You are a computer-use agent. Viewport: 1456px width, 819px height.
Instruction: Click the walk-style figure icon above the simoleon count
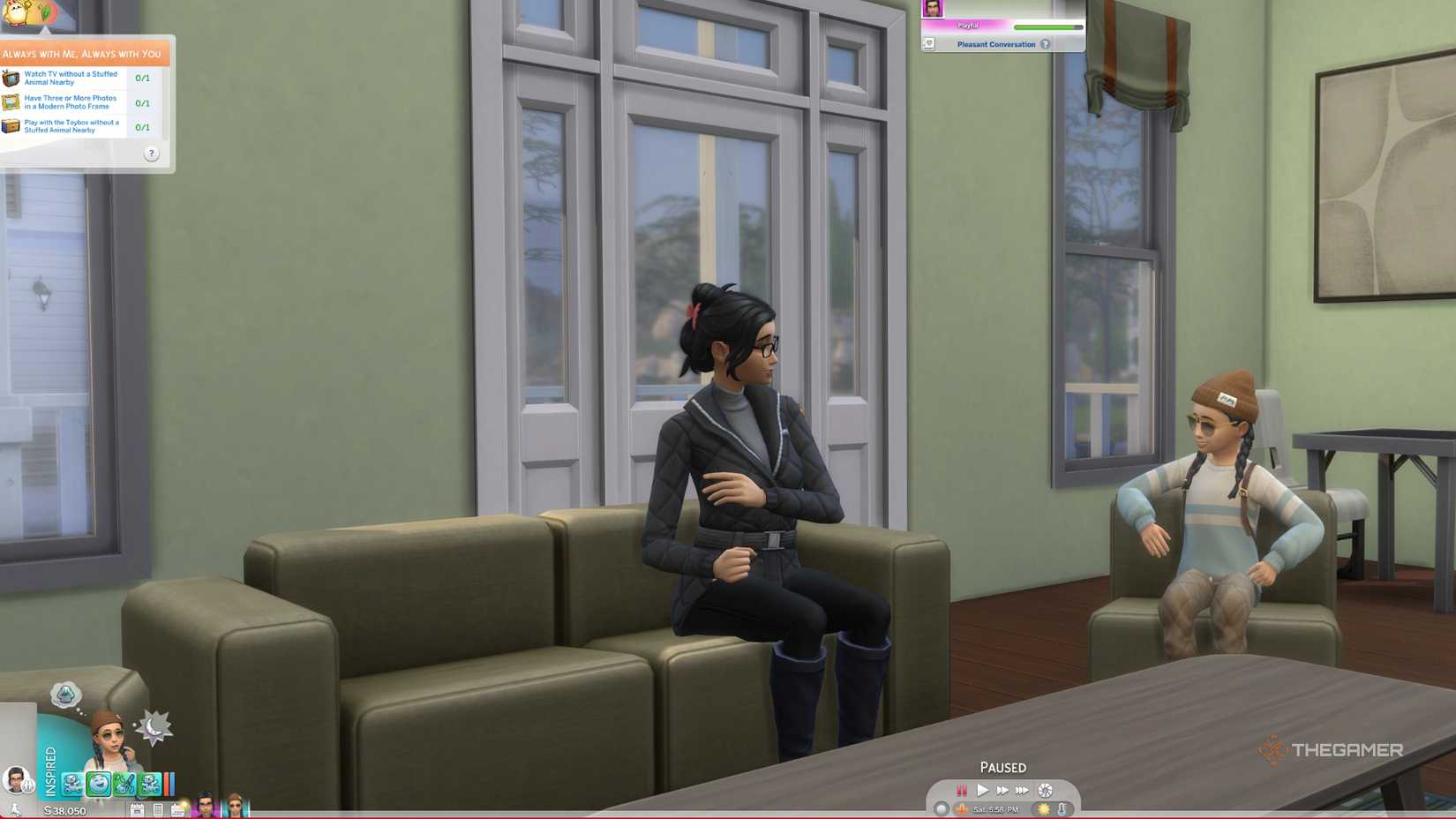15,809
